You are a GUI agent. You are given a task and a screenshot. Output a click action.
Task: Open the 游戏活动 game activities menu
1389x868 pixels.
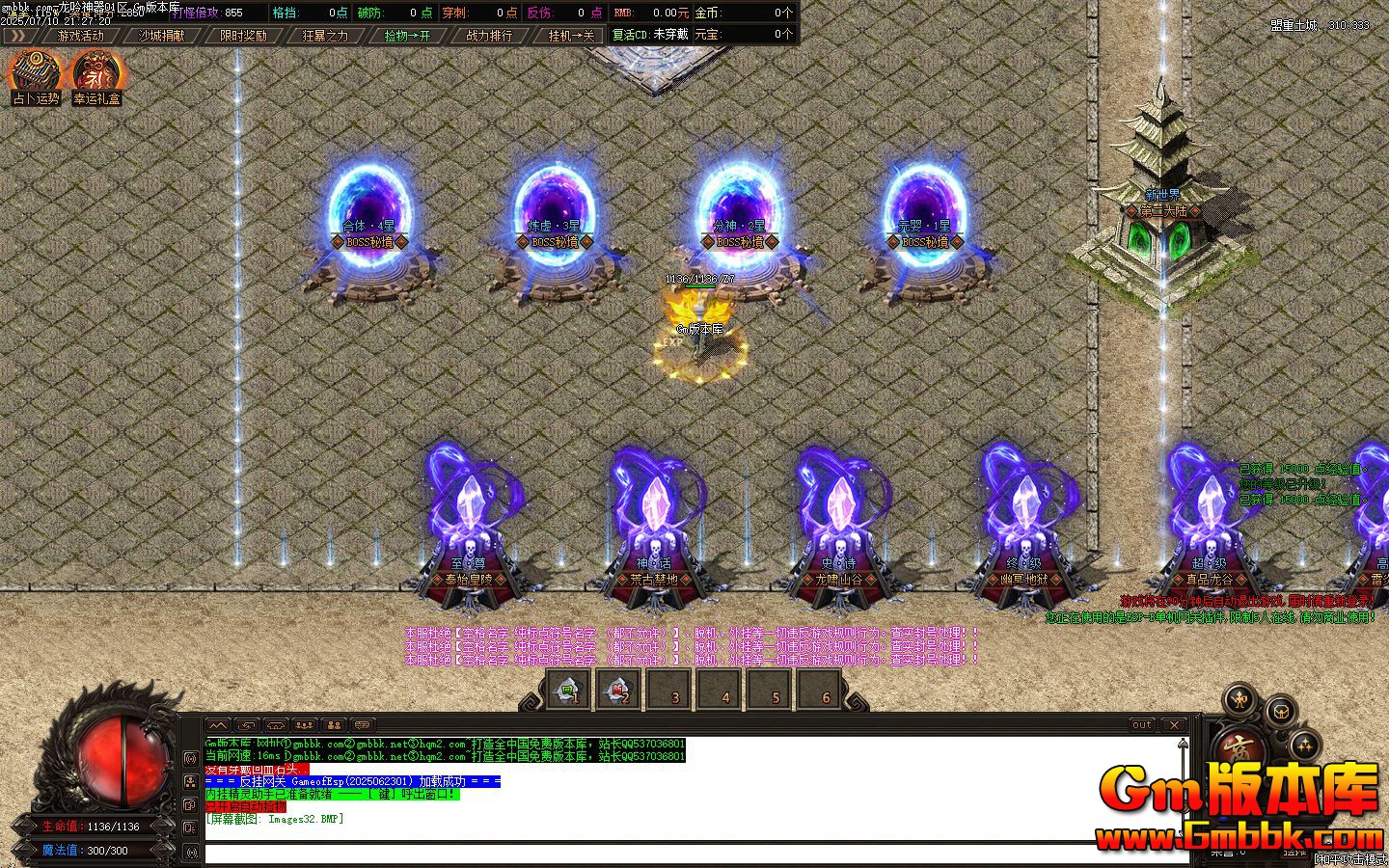(80, 34)
